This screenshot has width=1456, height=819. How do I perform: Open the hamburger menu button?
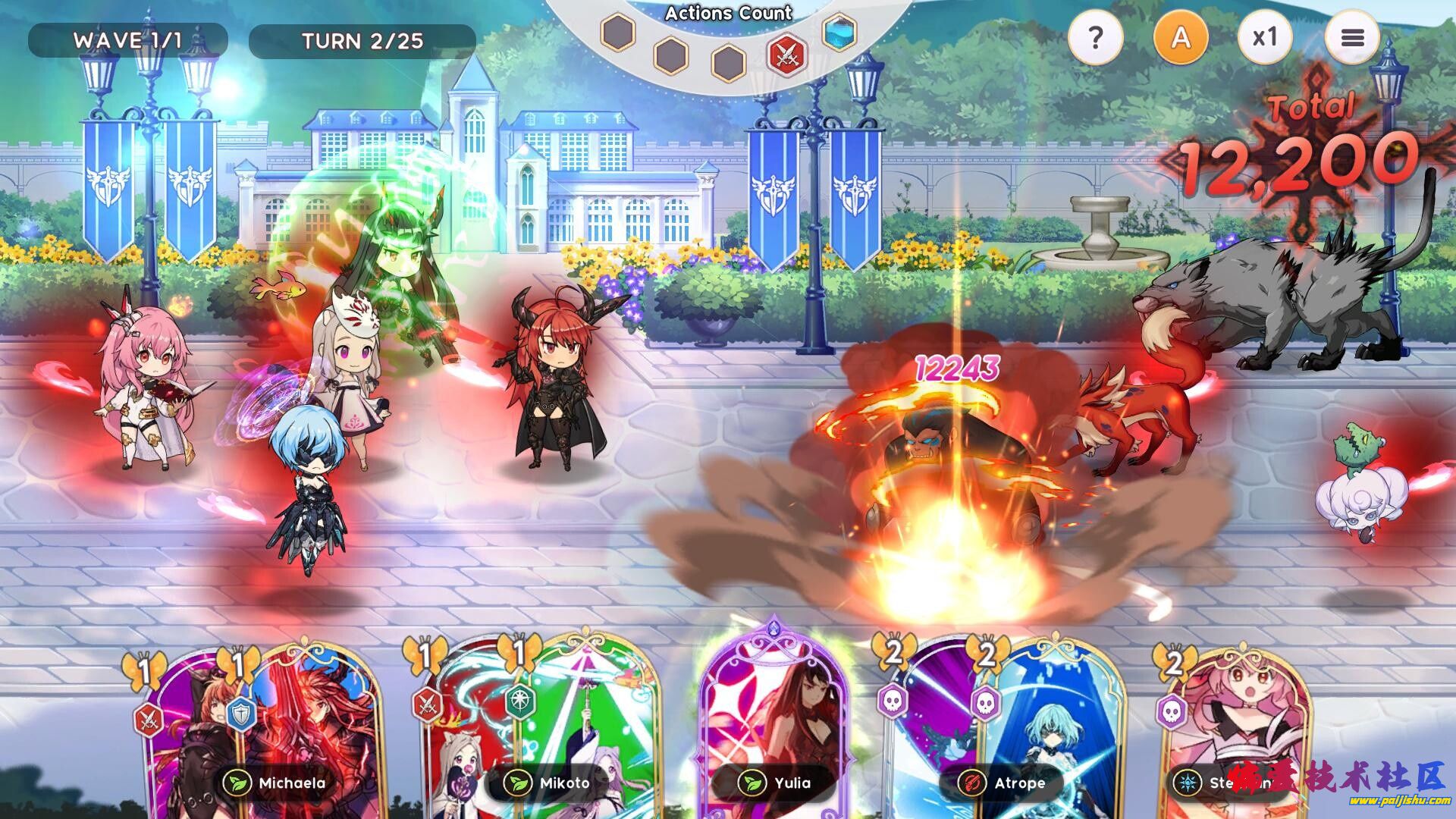(x=1352, y=37)
